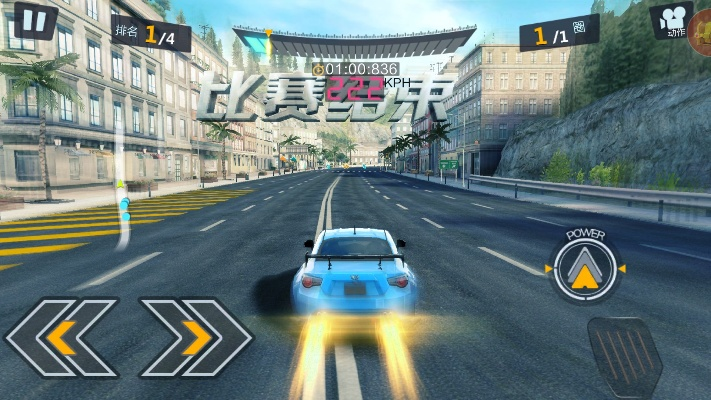Steer right with the right arrow
This screenshot has width=711, height=400.
(x=196, y=337)
